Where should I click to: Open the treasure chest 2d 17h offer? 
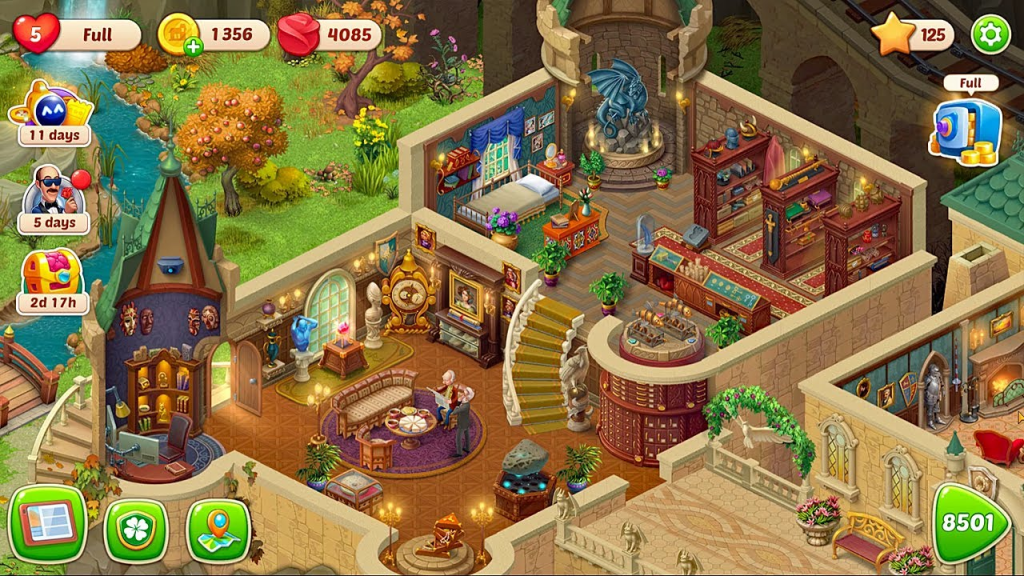coord(53,279)
